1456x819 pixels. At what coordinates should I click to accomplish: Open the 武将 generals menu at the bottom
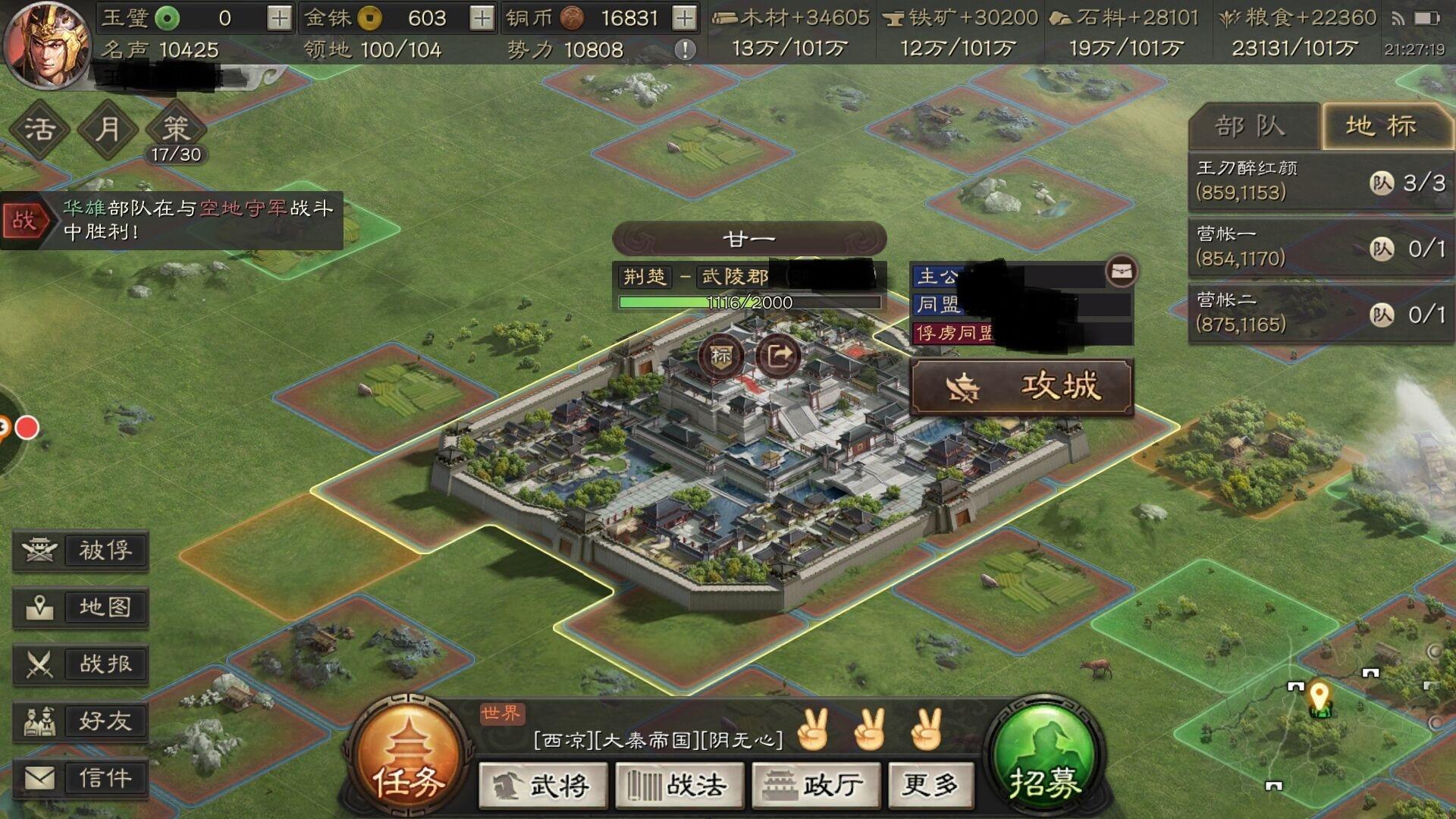pos(541,786)
